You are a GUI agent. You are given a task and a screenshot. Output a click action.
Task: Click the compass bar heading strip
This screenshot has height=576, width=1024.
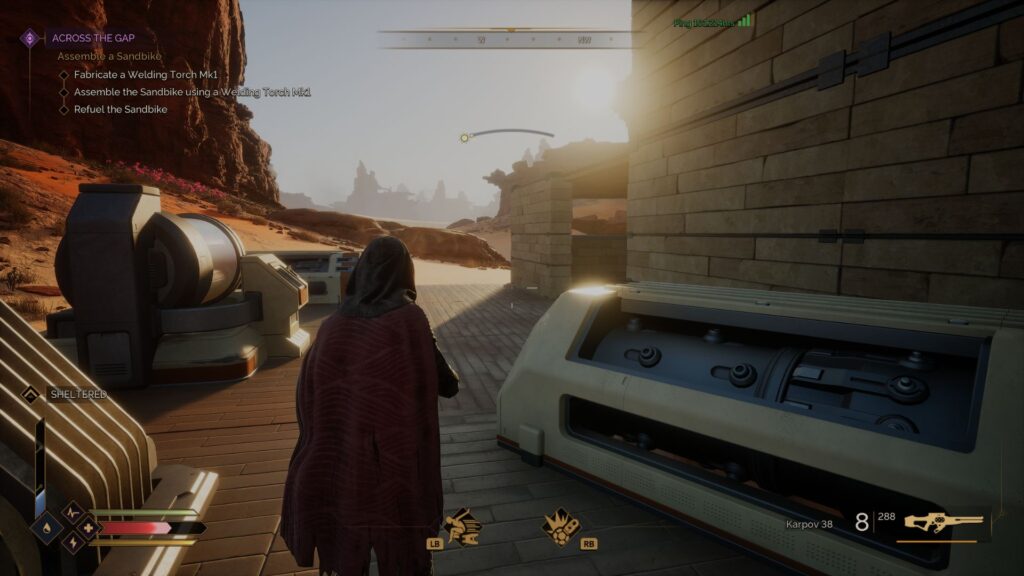[x=508, y=40]
